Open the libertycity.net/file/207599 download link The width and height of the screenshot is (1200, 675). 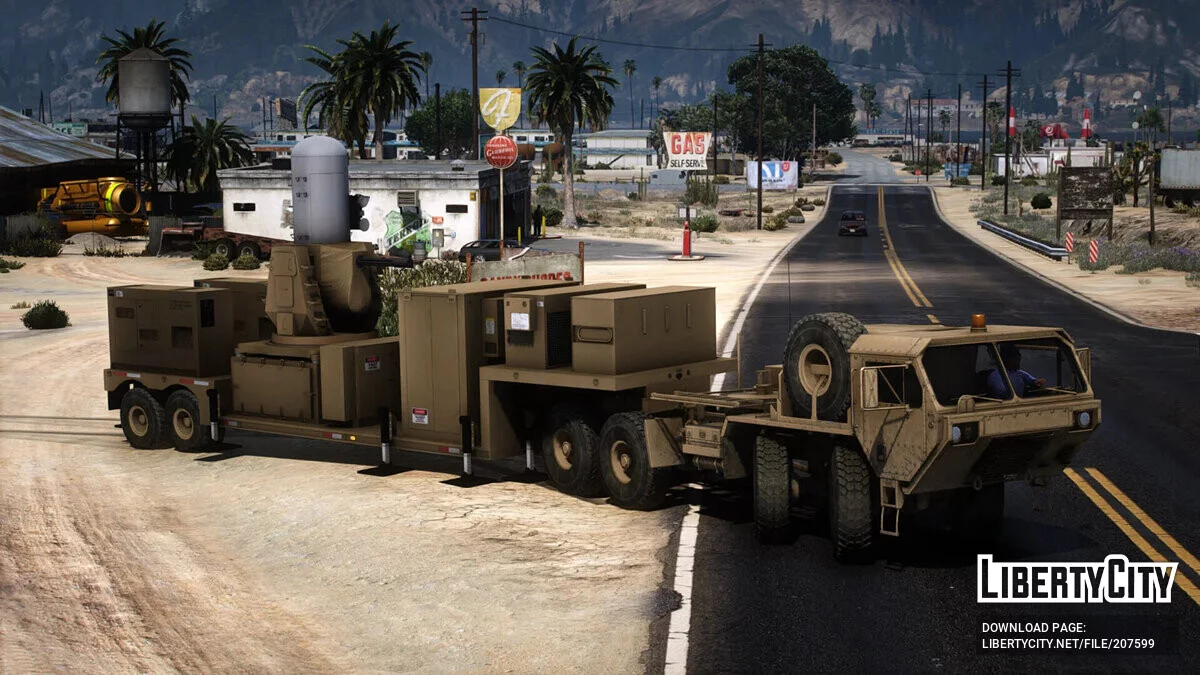1068,644
